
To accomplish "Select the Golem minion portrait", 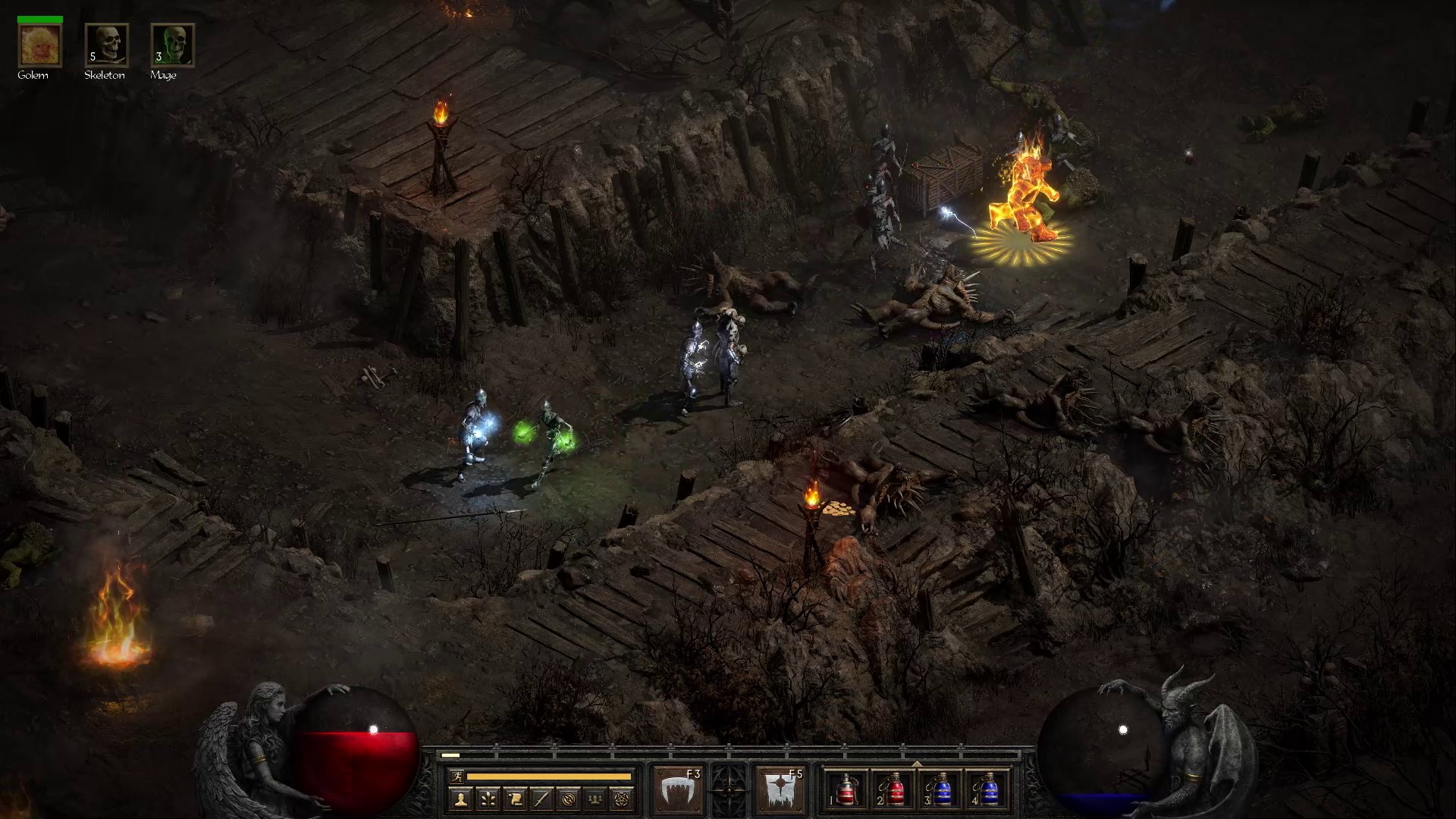I will pyautogui.click(x=39, y=45).
